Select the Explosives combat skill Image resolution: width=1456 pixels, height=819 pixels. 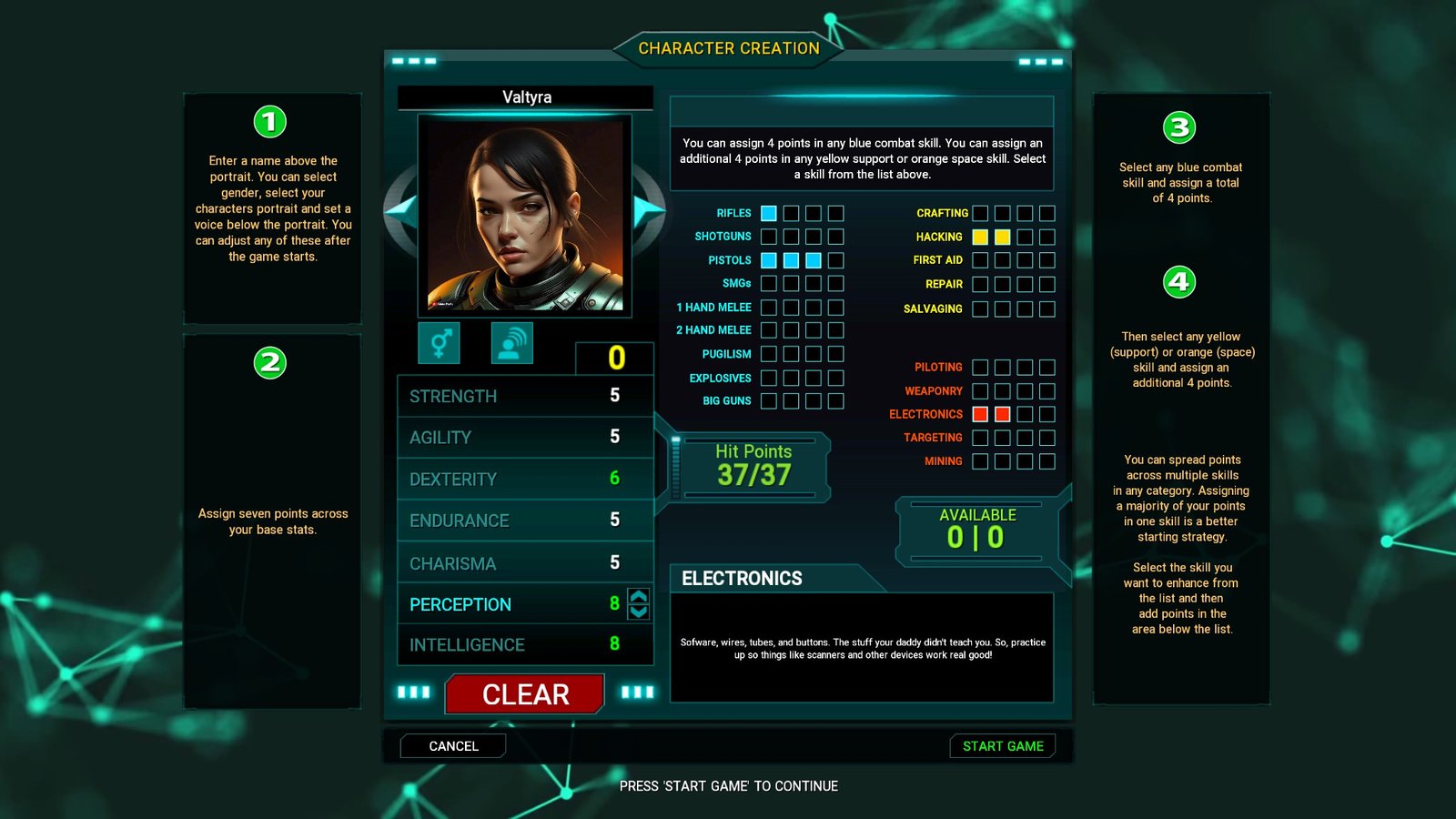[720, 378]
